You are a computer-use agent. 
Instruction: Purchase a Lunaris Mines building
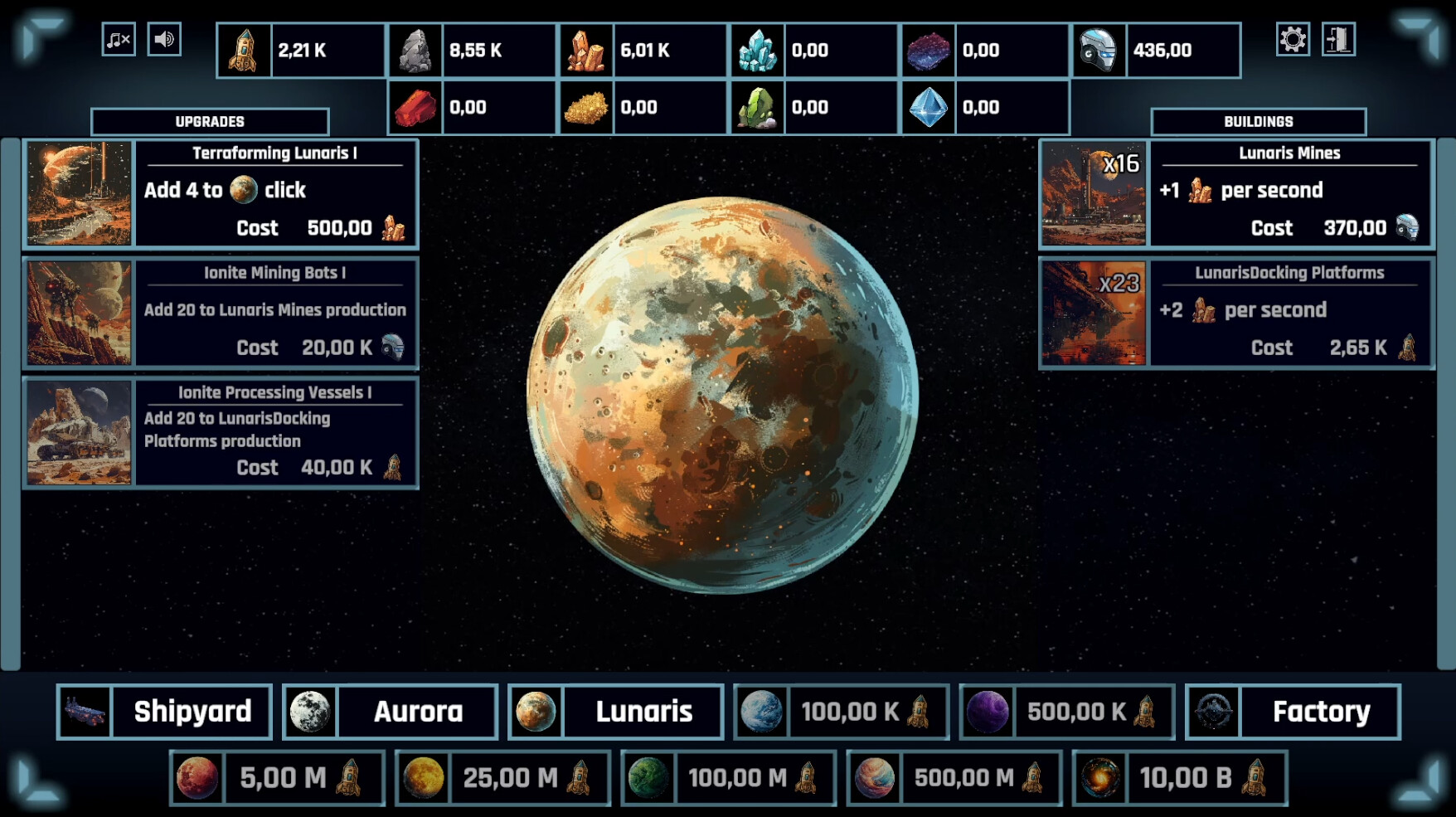coord(1290,193)
